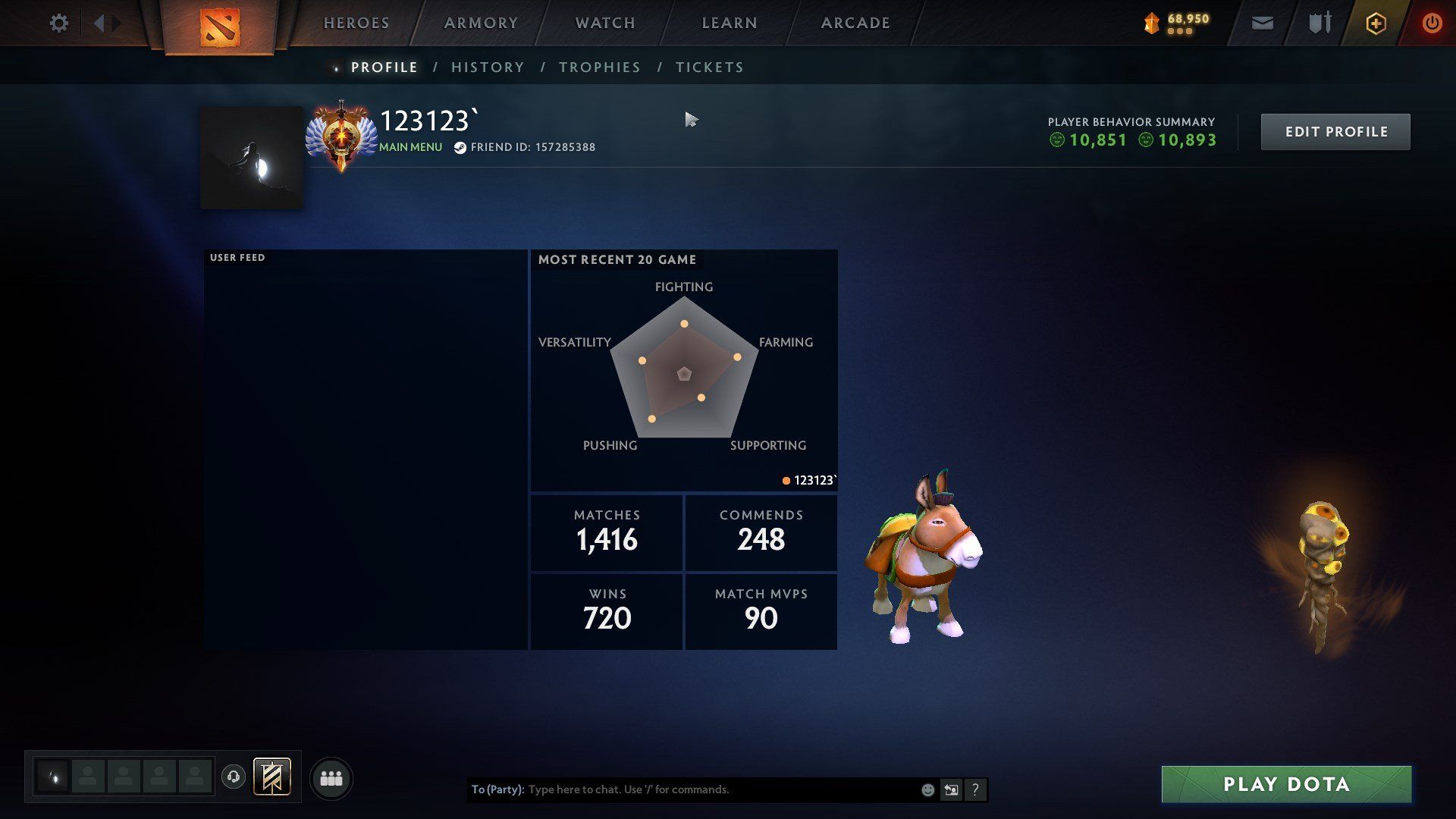
Task: Open the Learn menu
Action: (x=730, y=24)
